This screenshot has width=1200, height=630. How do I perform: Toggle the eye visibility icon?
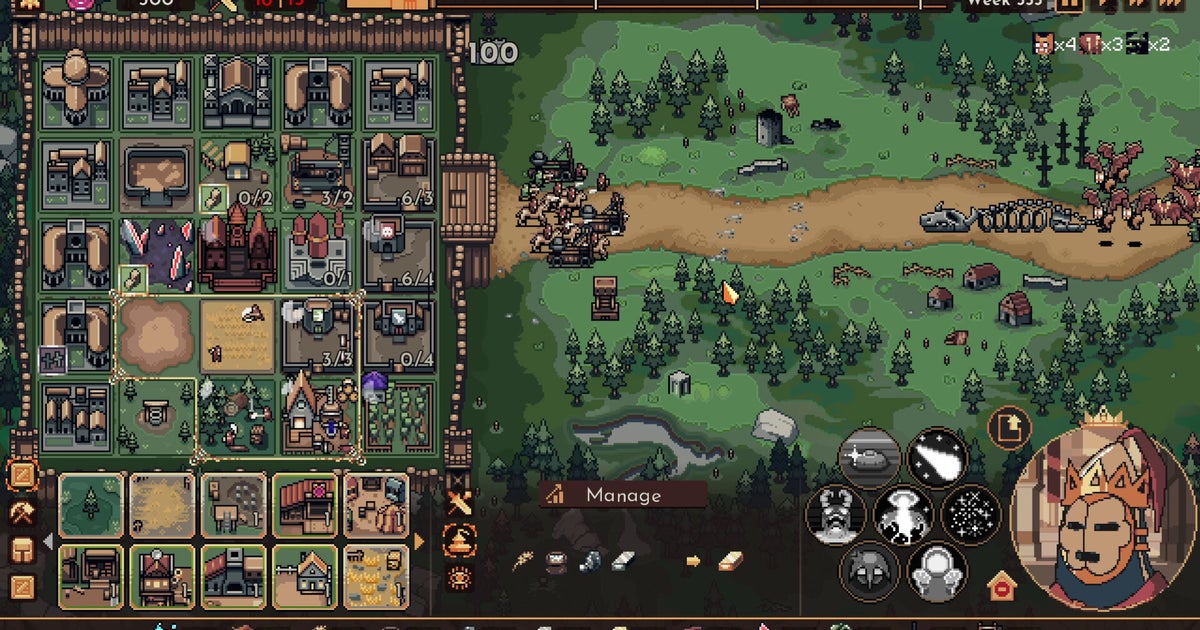coord(459,576)
